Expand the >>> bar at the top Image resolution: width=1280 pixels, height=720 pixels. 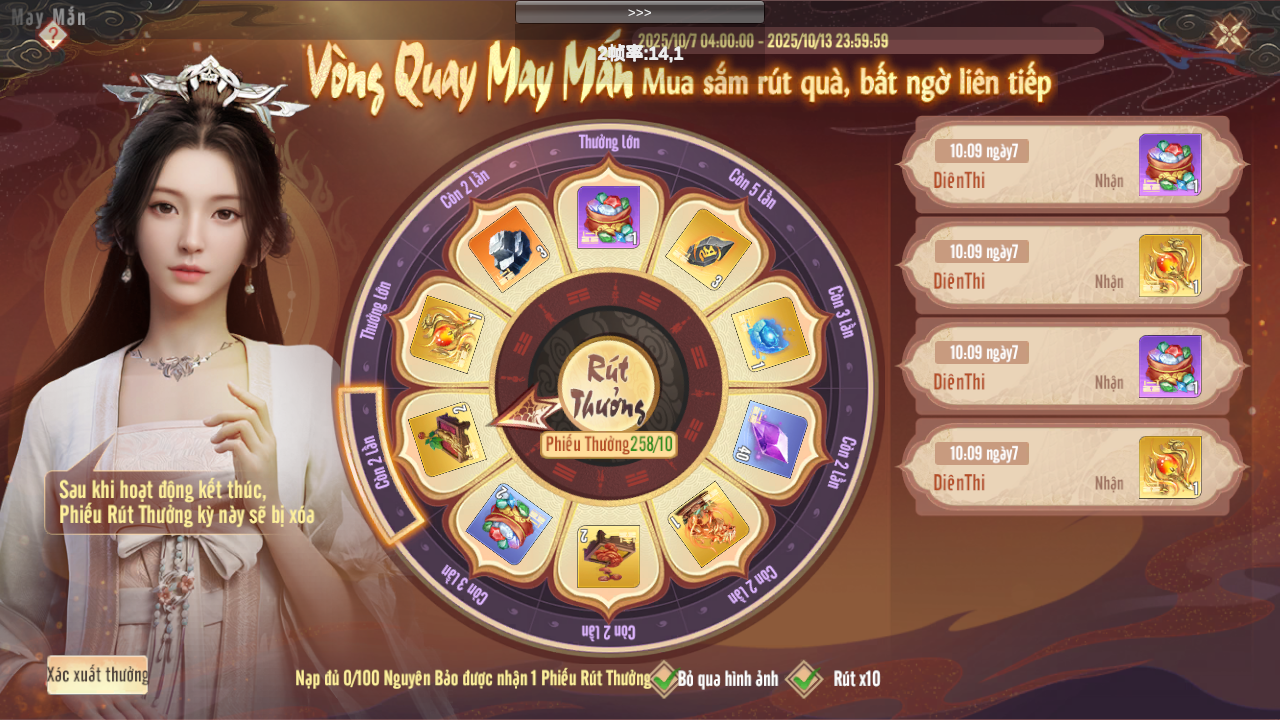(x=639, y=12)
